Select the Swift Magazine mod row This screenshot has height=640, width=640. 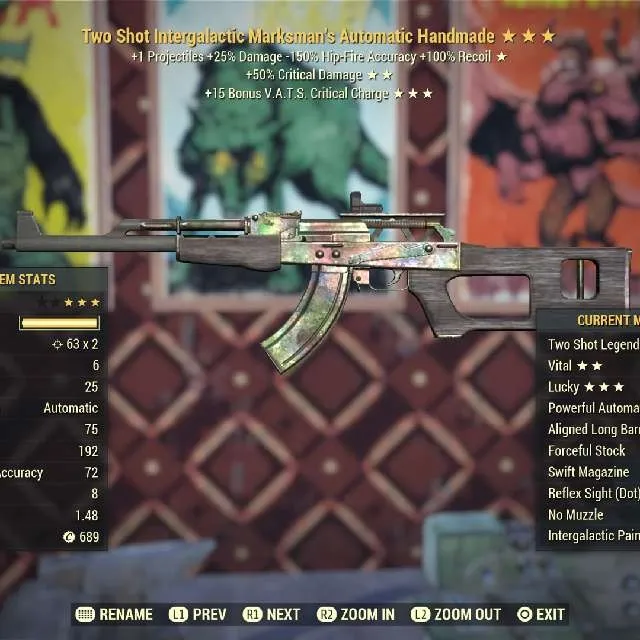(589, 472)
